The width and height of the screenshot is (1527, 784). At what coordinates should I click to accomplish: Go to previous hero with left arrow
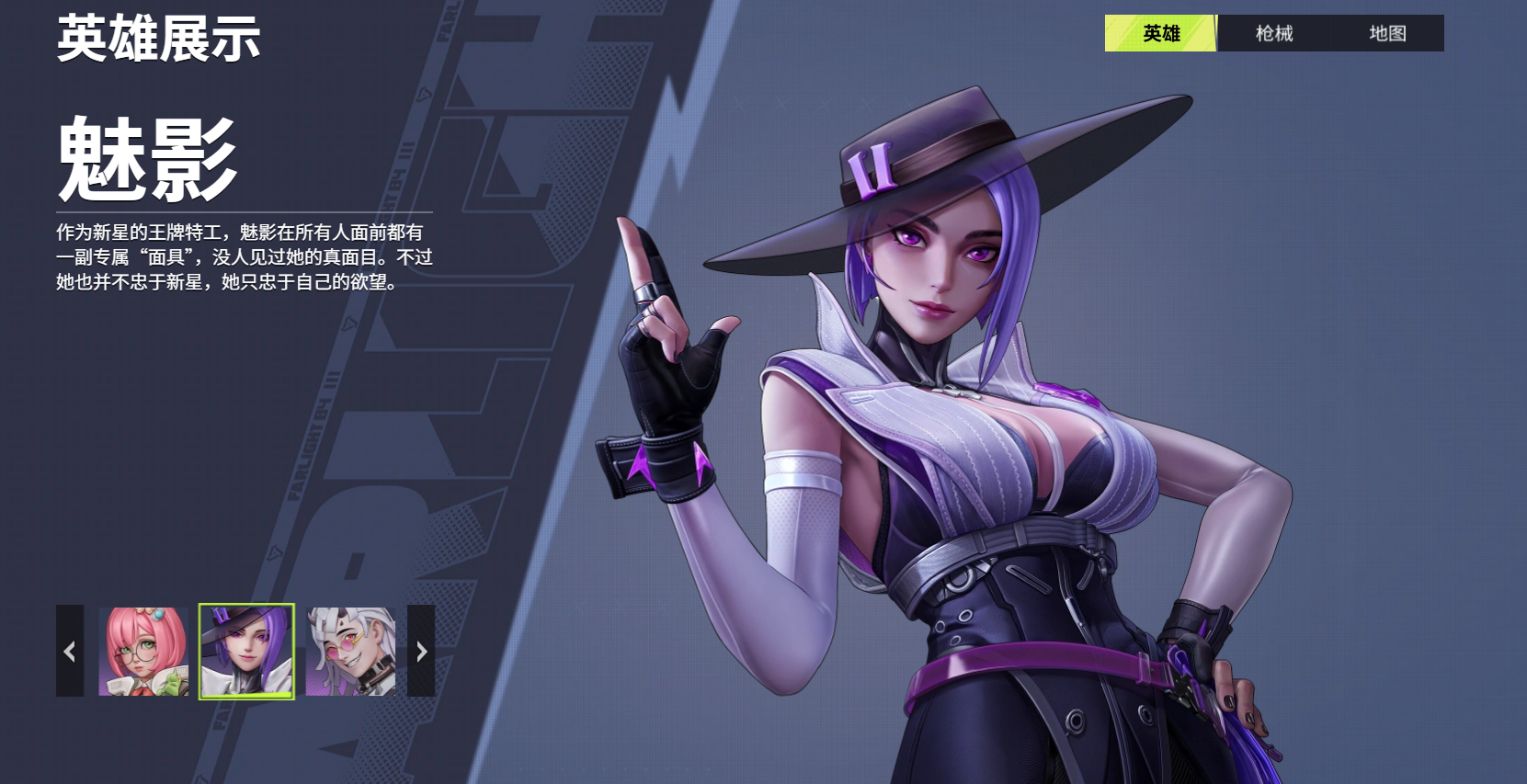(70, 651)
